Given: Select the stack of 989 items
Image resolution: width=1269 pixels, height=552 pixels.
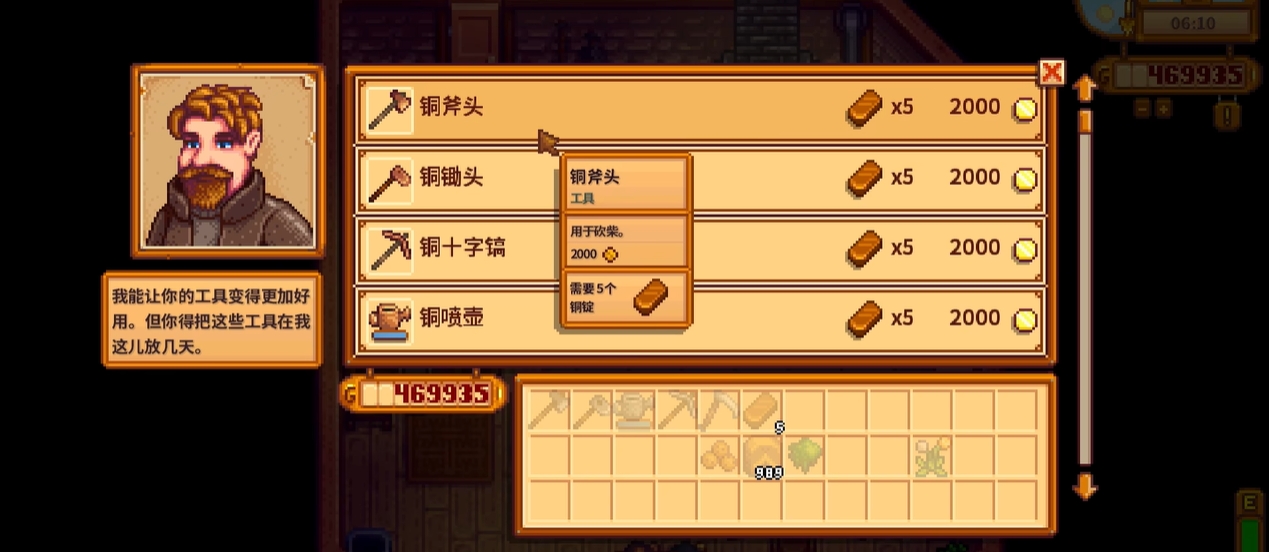Looking at the screenshot, I should [760, 456].
